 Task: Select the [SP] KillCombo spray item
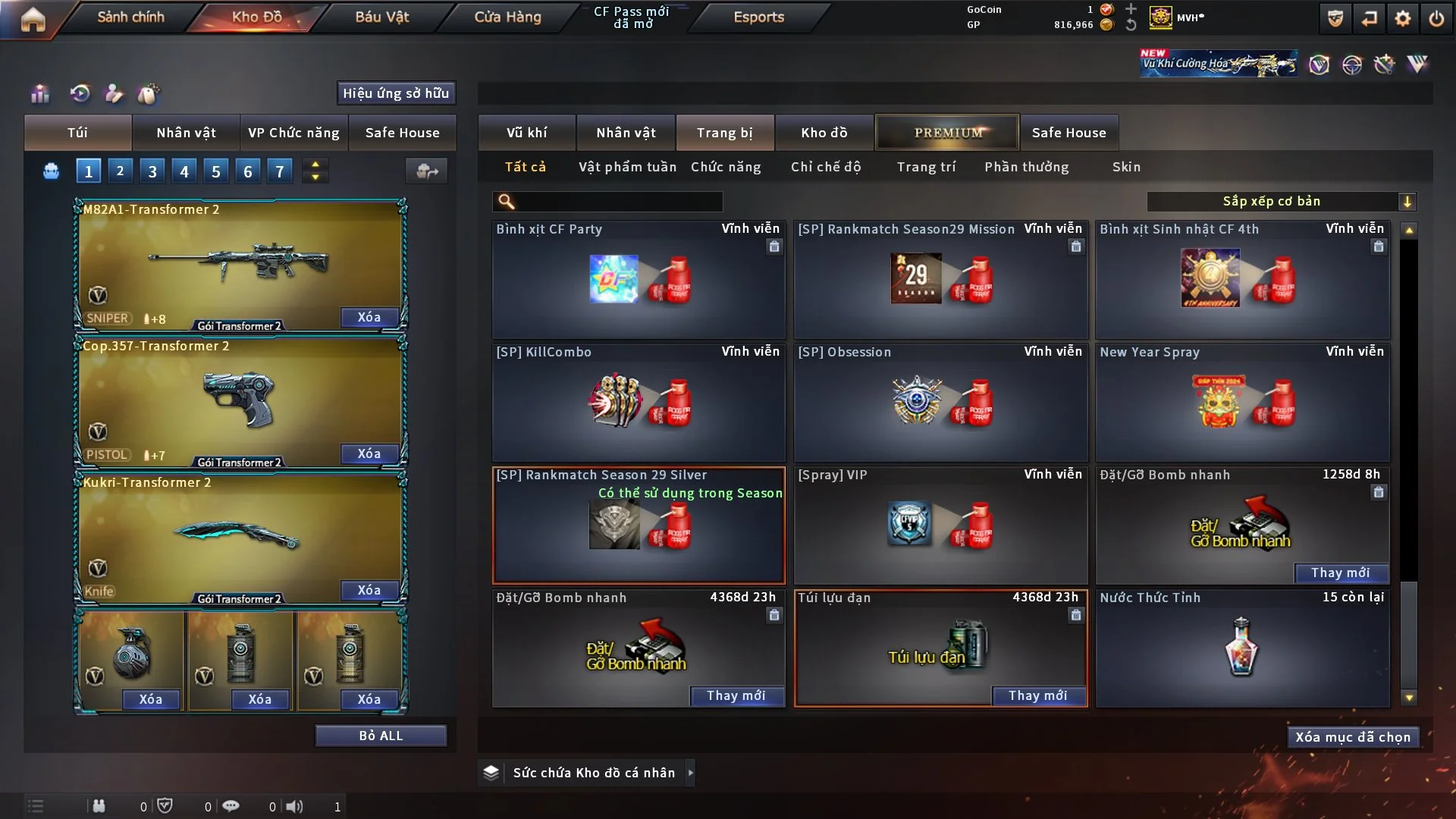(x=639, y=402)
